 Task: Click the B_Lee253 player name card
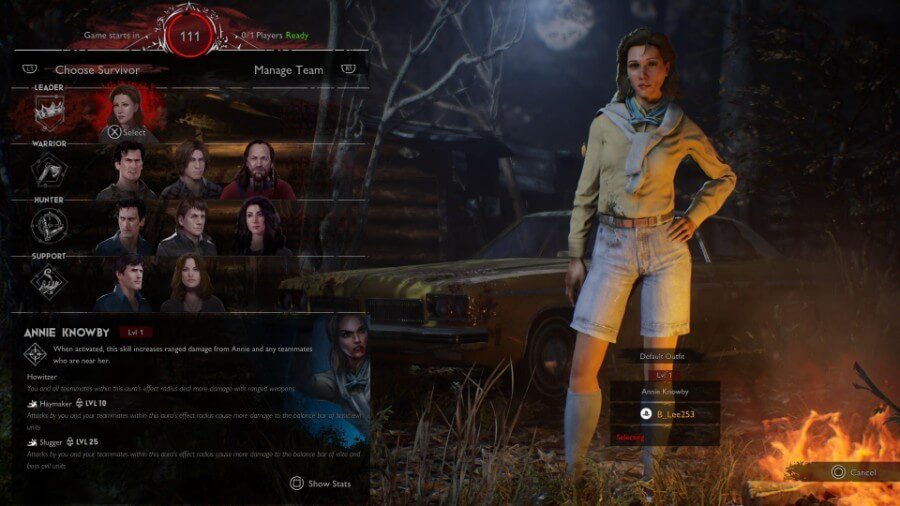coord(663,411)
